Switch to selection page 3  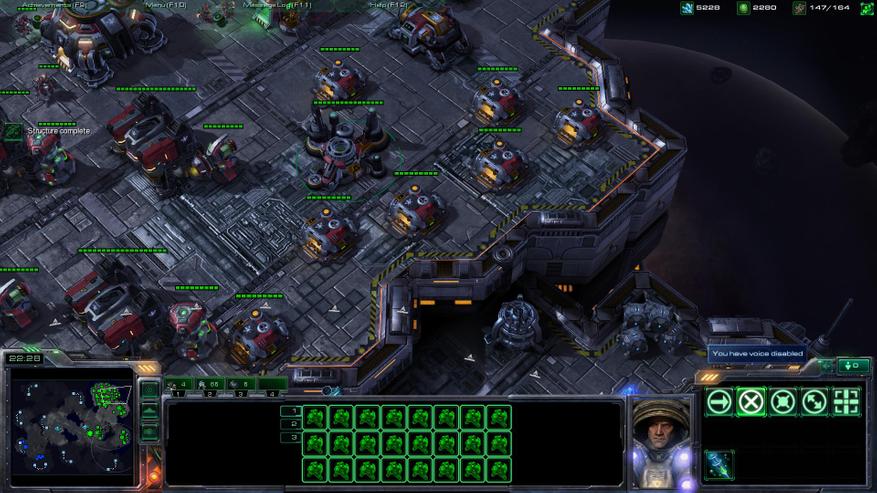click(x=292, y=437)
